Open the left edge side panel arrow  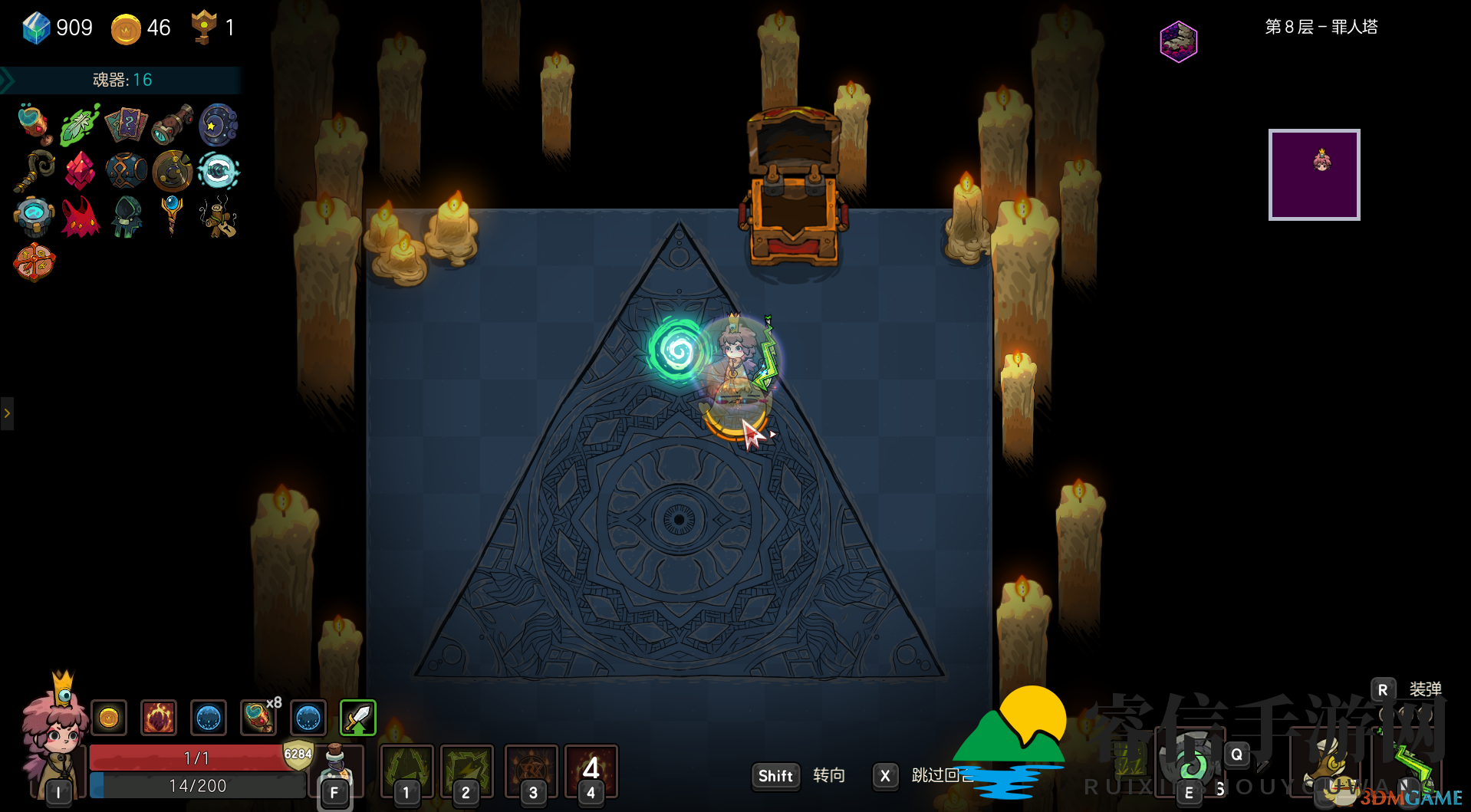coord(7,413)
